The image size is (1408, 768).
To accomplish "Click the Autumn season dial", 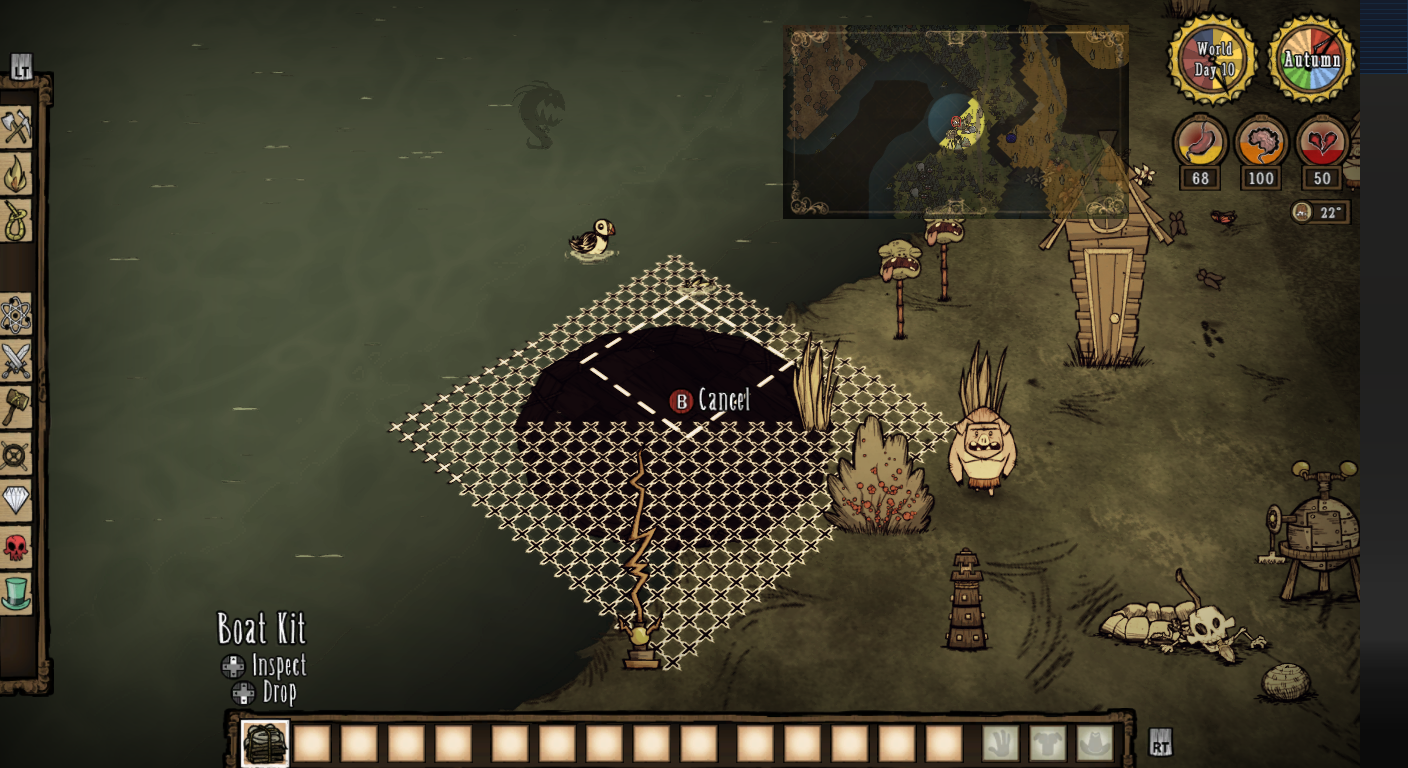I will [x=1310, y=60].
